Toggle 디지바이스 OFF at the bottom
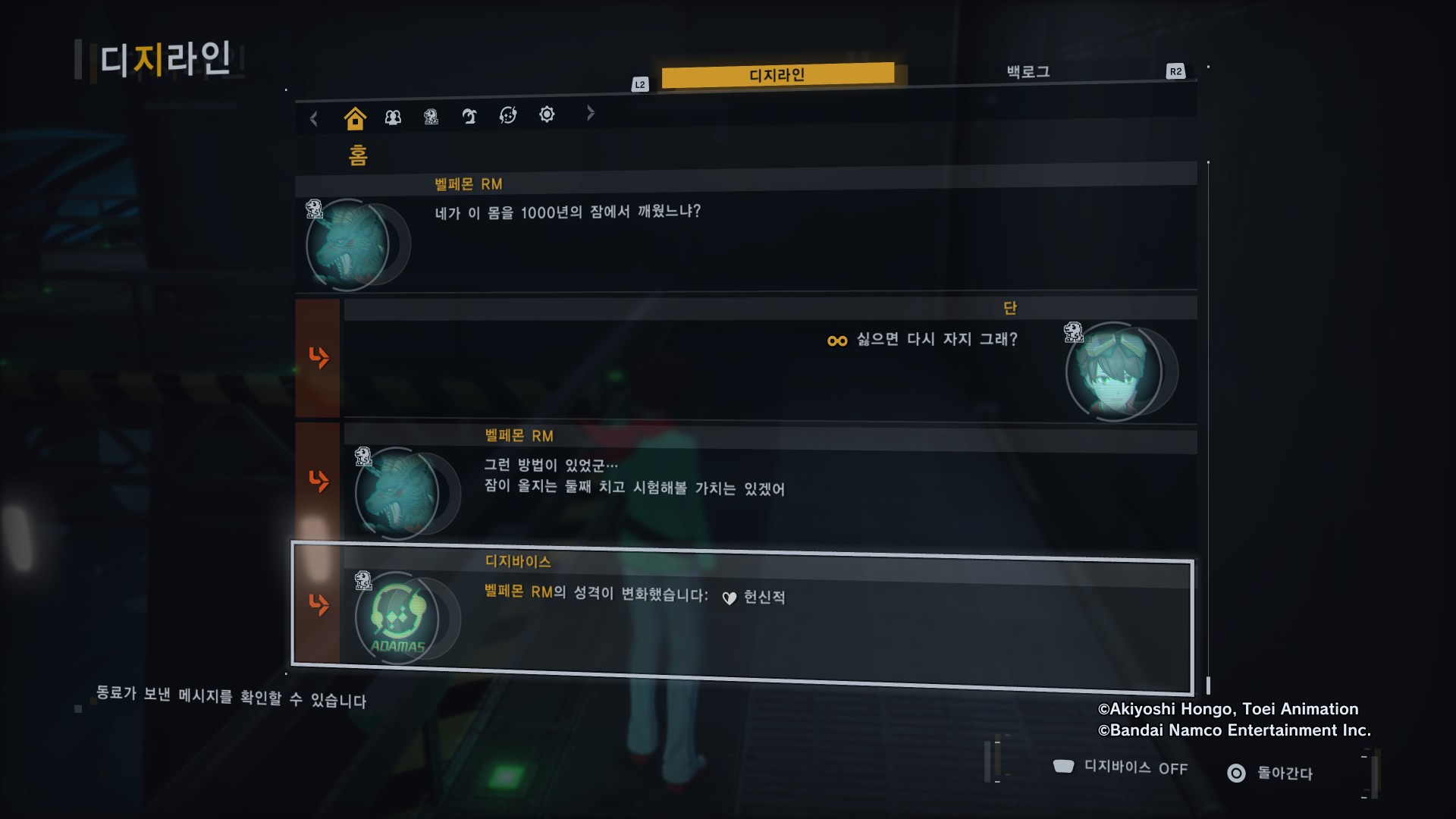1456x819 pixels. click(x=1121, y=767)
